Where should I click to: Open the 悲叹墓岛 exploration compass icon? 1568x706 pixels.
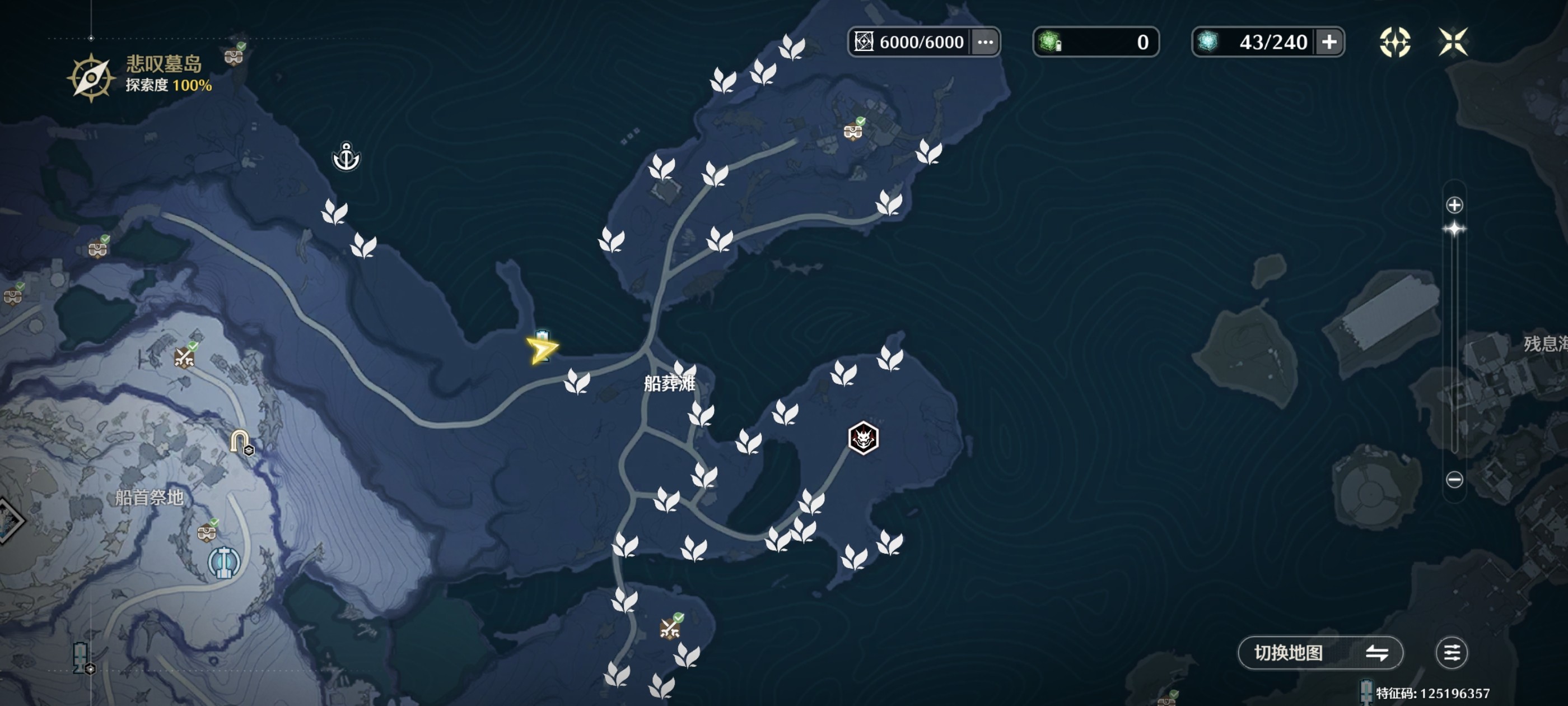point(91,77)
